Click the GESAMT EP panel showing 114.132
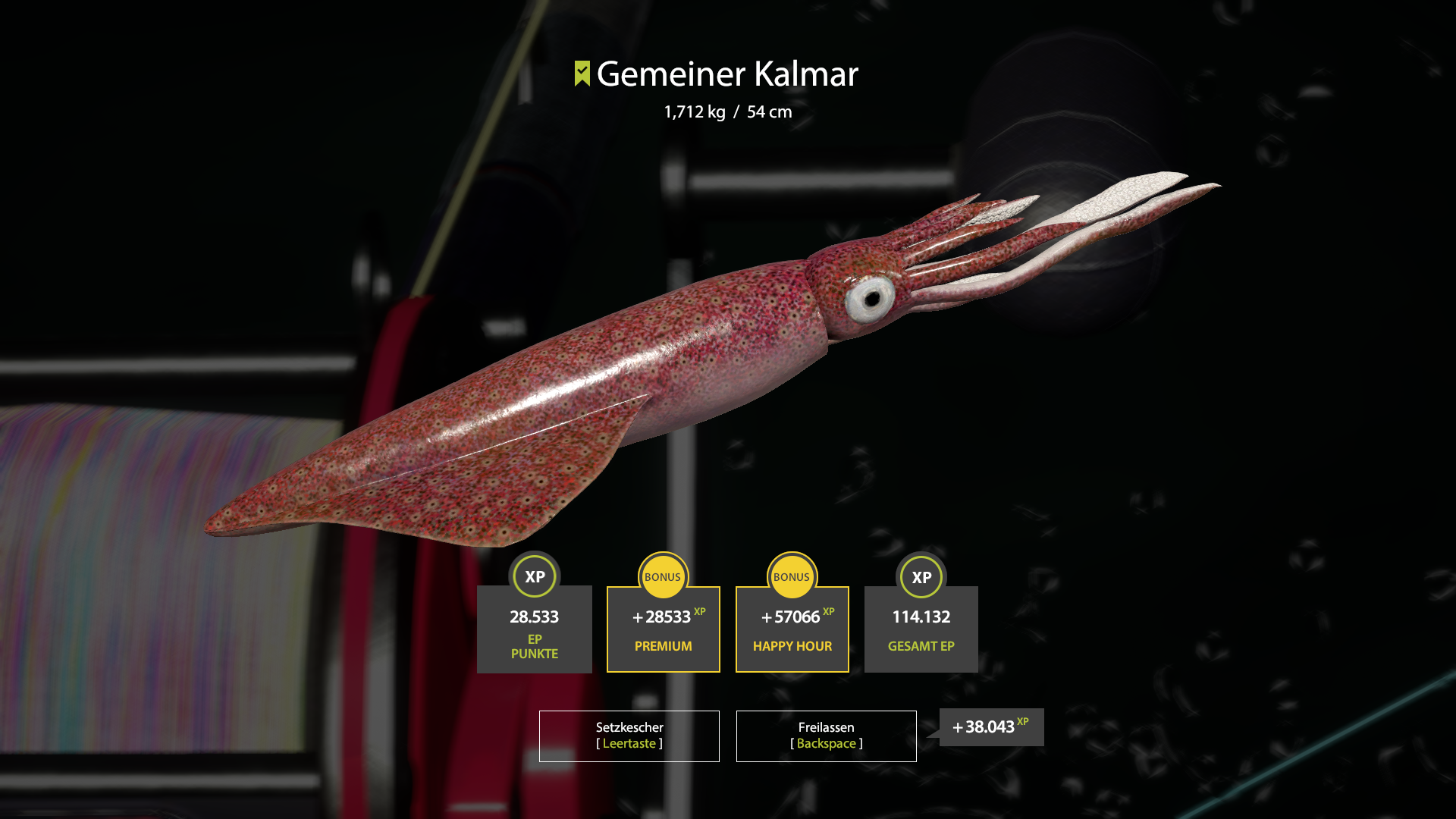Screen dimensions: 1456x819 pos(921,629)
